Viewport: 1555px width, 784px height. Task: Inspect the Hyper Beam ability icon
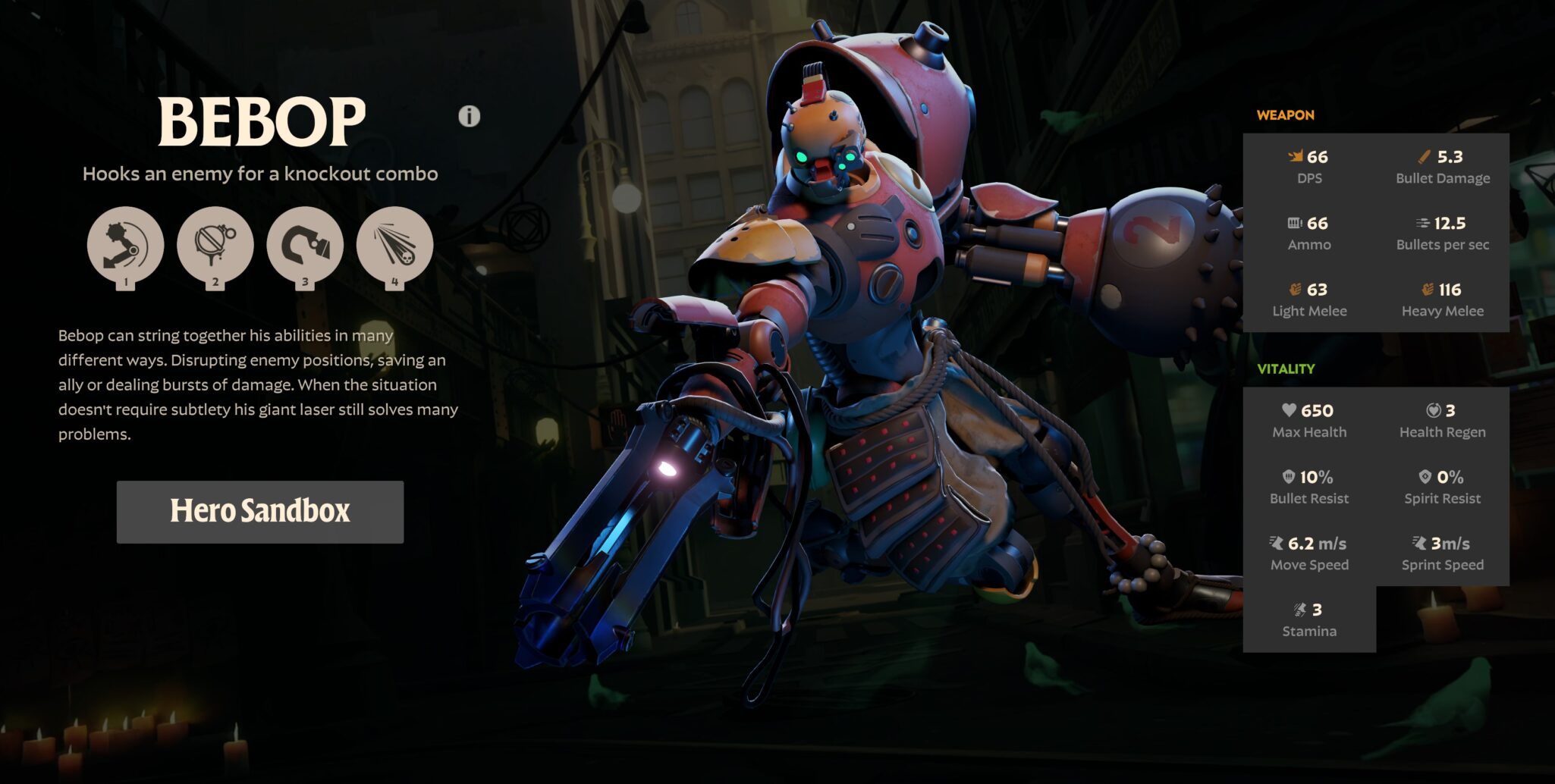coord(394,245)
